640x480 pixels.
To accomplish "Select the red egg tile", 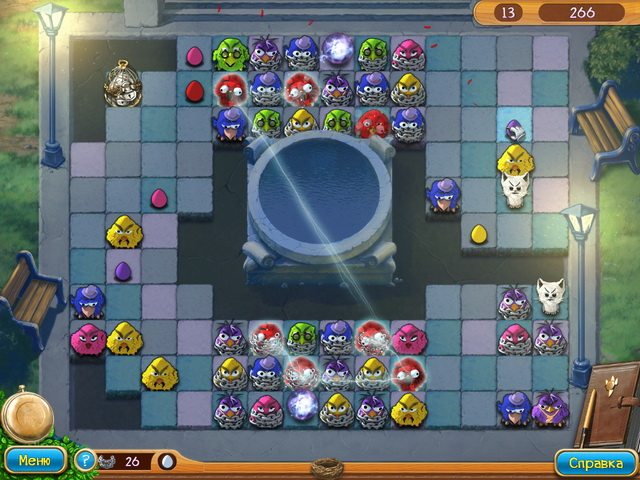I will pyautogui.click(x=194, y=91).
